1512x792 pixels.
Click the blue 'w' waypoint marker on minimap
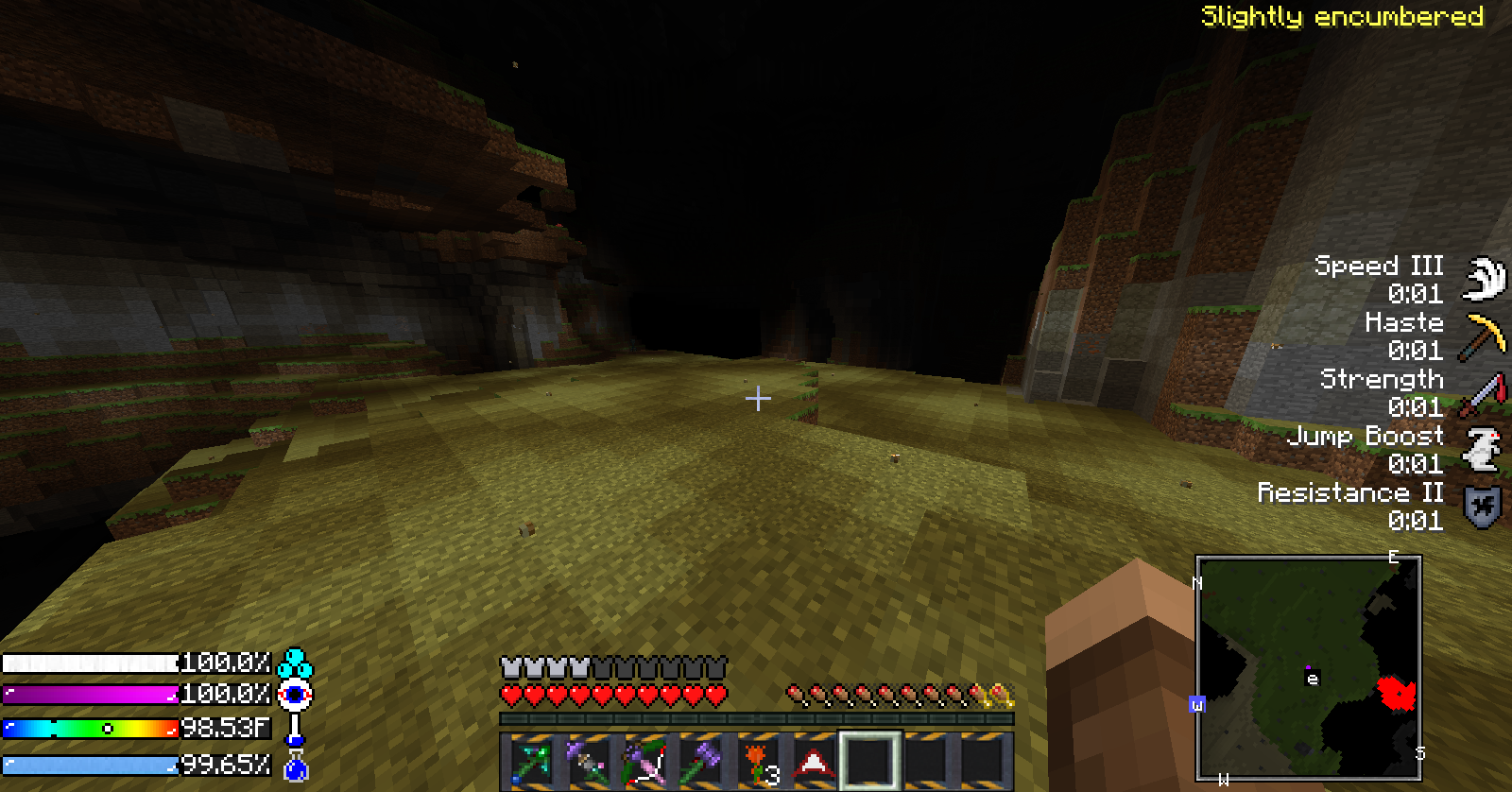pyautogui.click(x=1197, y=704)
